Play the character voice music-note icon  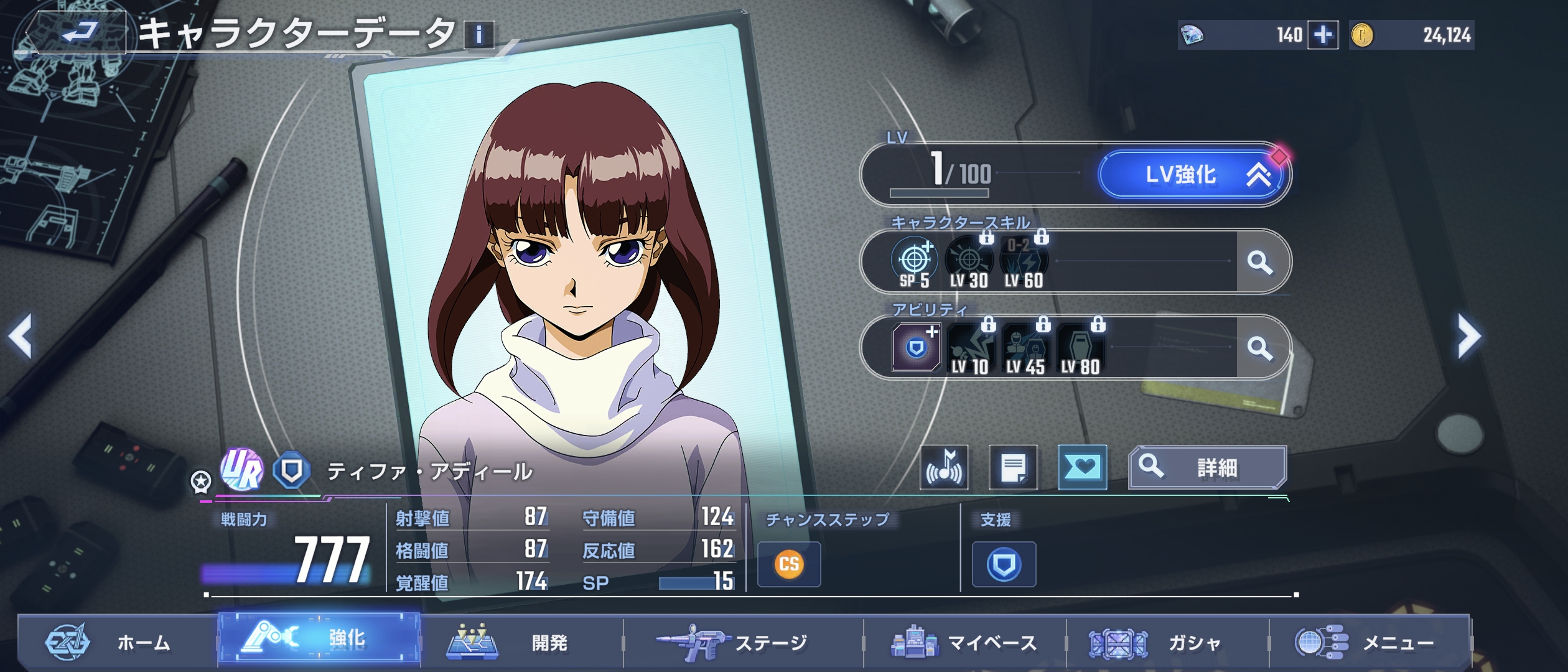[x=945, y=468]
